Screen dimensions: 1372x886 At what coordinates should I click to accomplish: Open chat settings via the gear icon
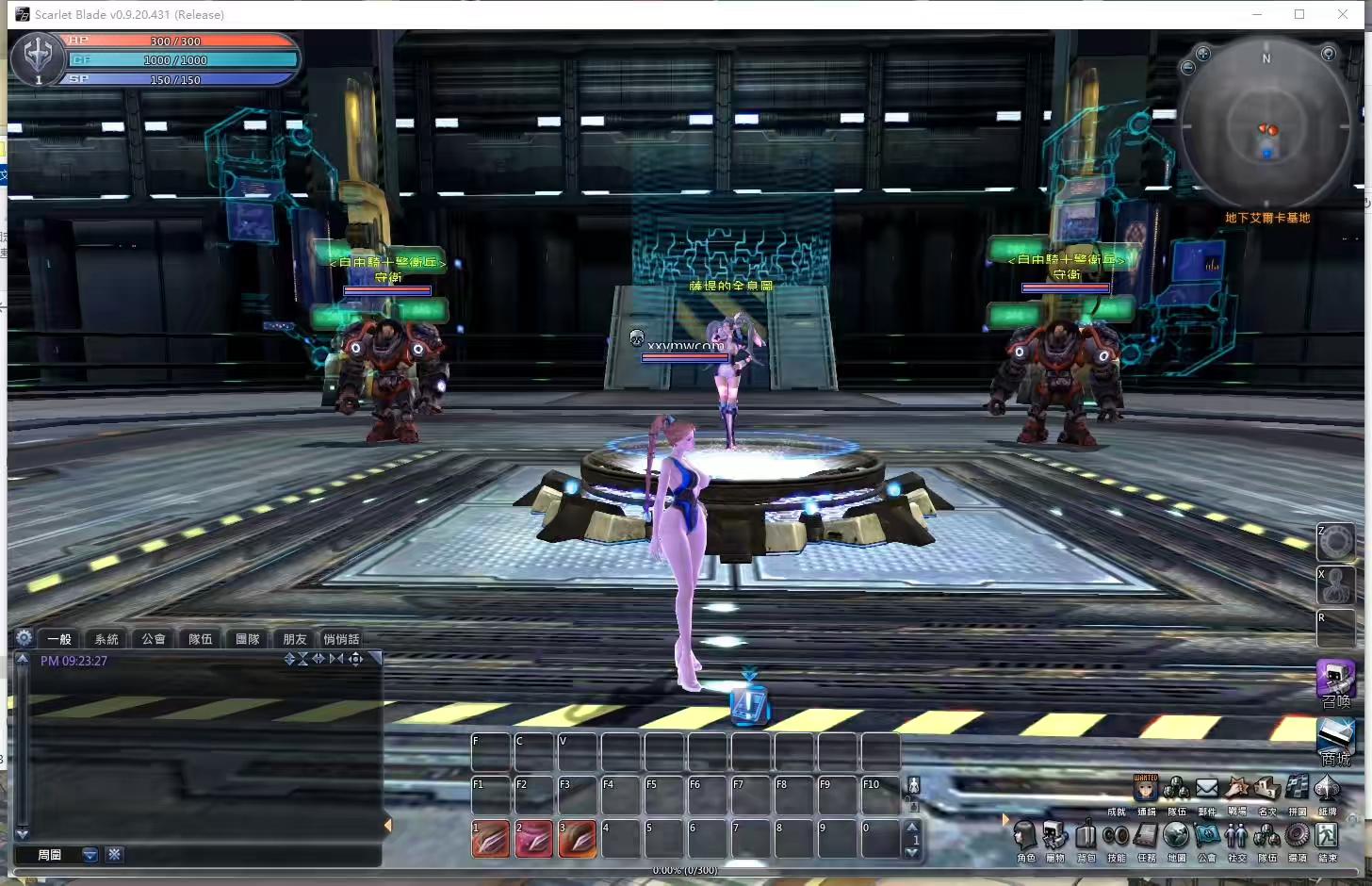25,639
